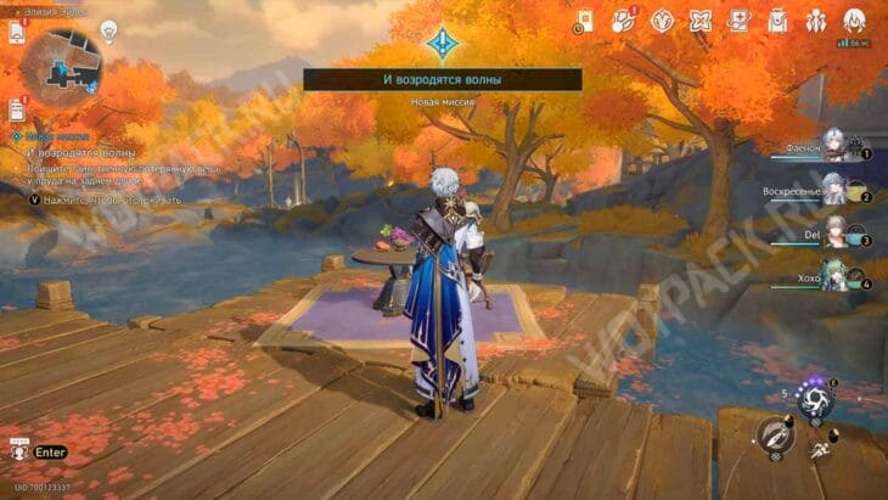Viewport: 888px width, 500px height.
Task: Switch to party member Фаенон
Action: click(x=833, y=146)
